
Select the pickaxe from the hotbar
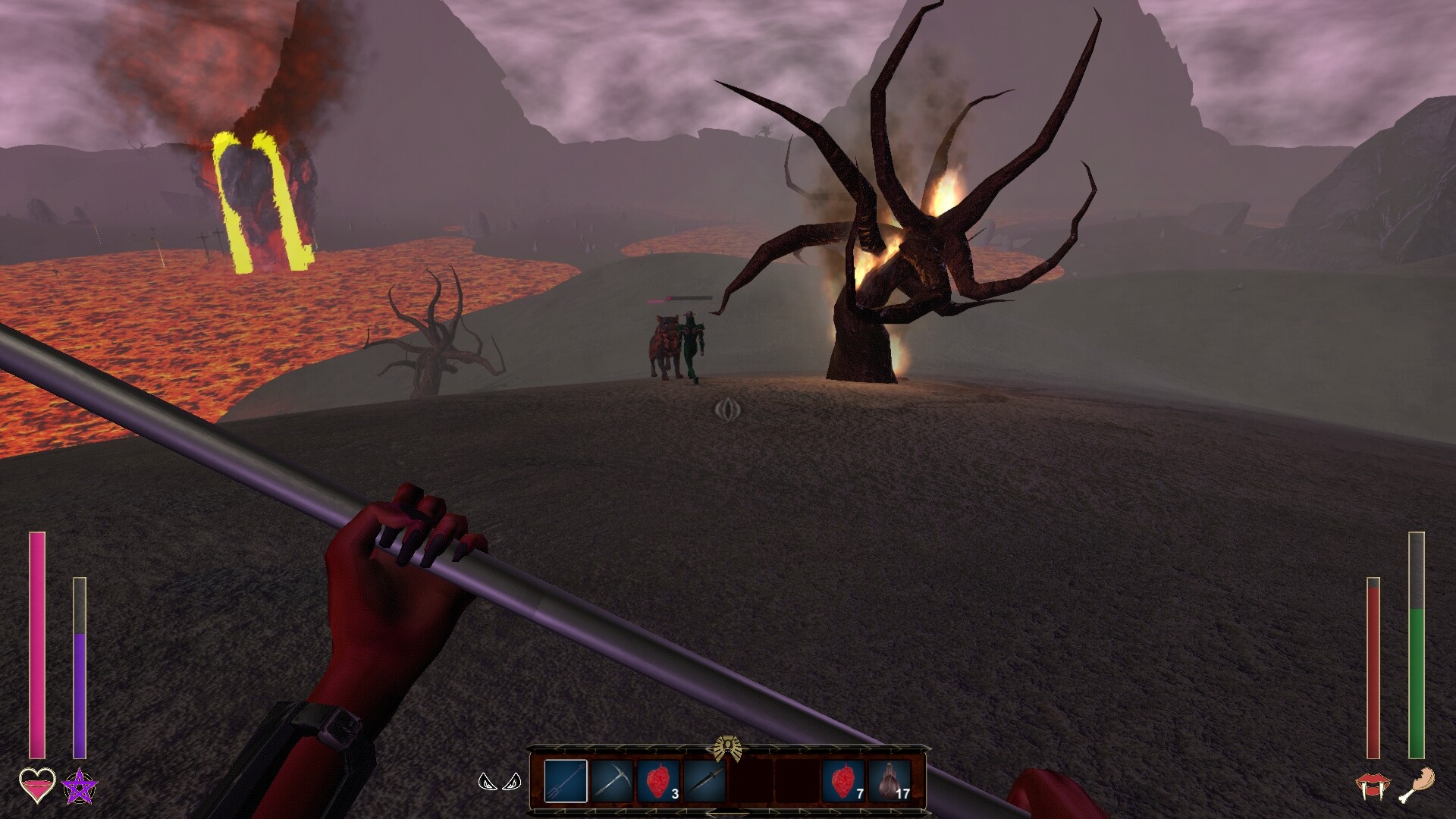coord(611,781)
